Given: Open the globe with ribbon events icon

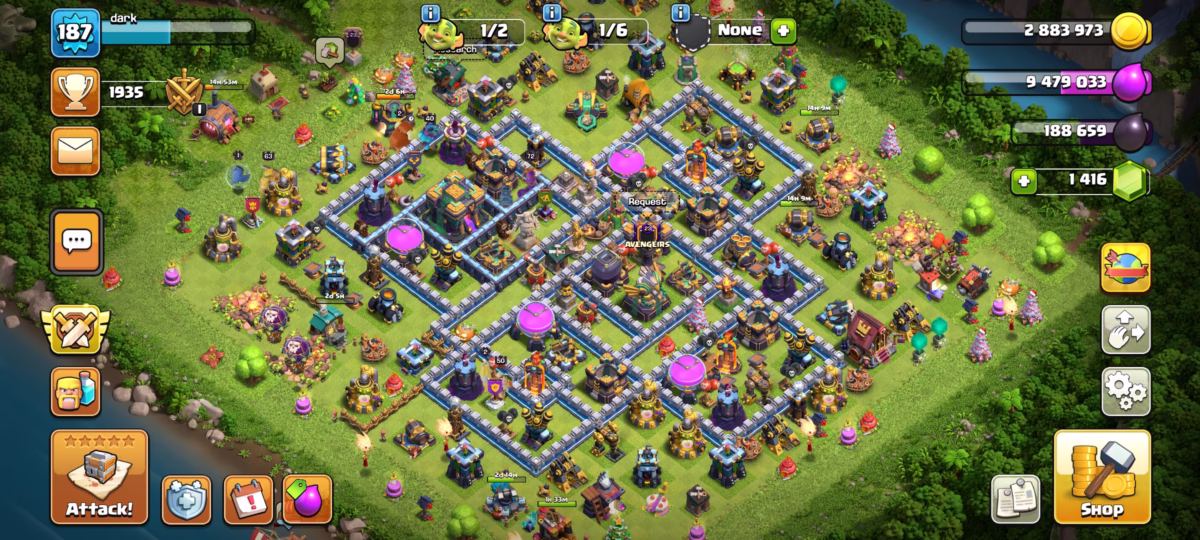Looking at the screenshot, I should tap(1125, 267).
